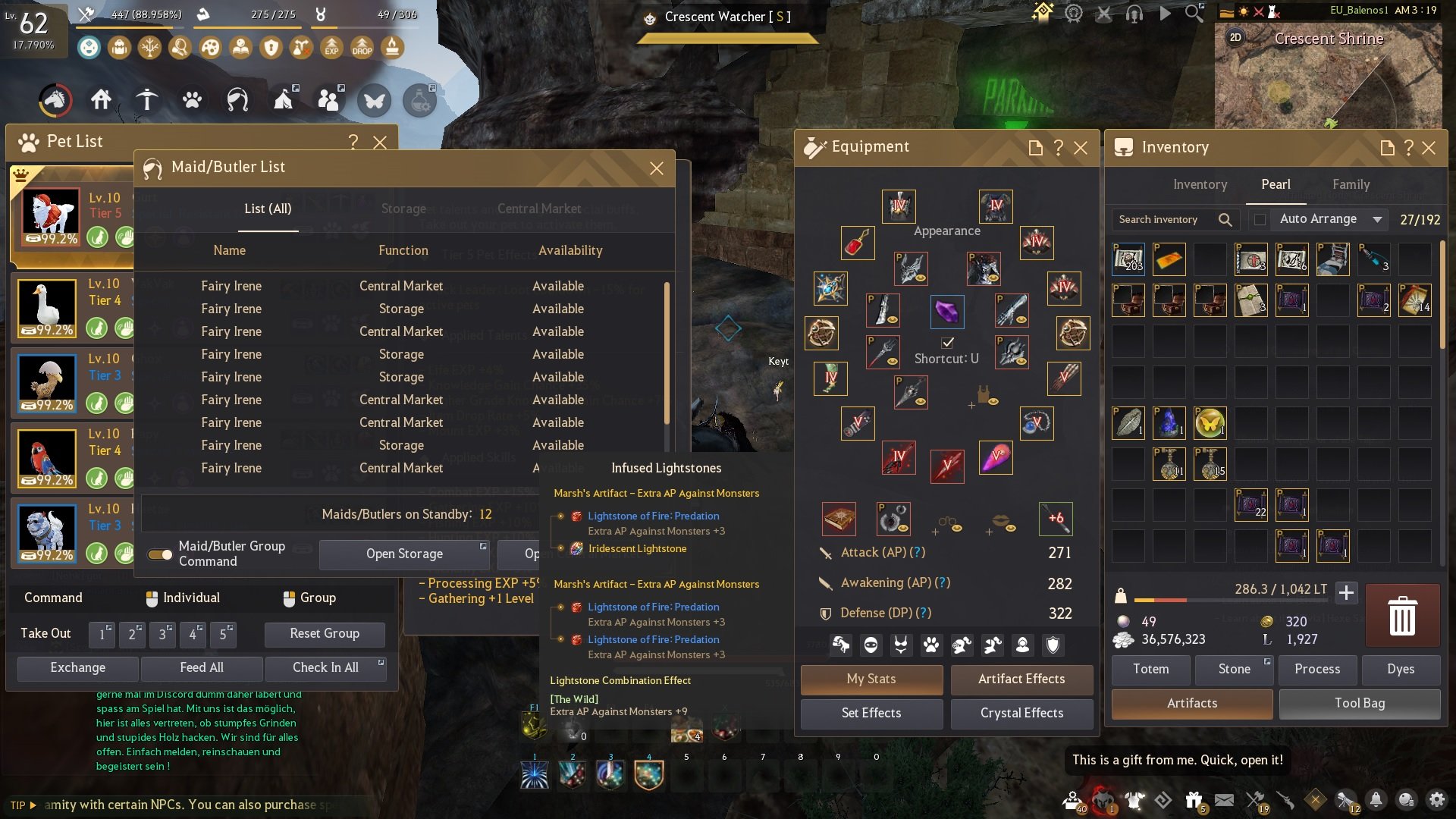1456x819 pixels.
Task: Open the Dyes panel
Action: point(1401,670)
